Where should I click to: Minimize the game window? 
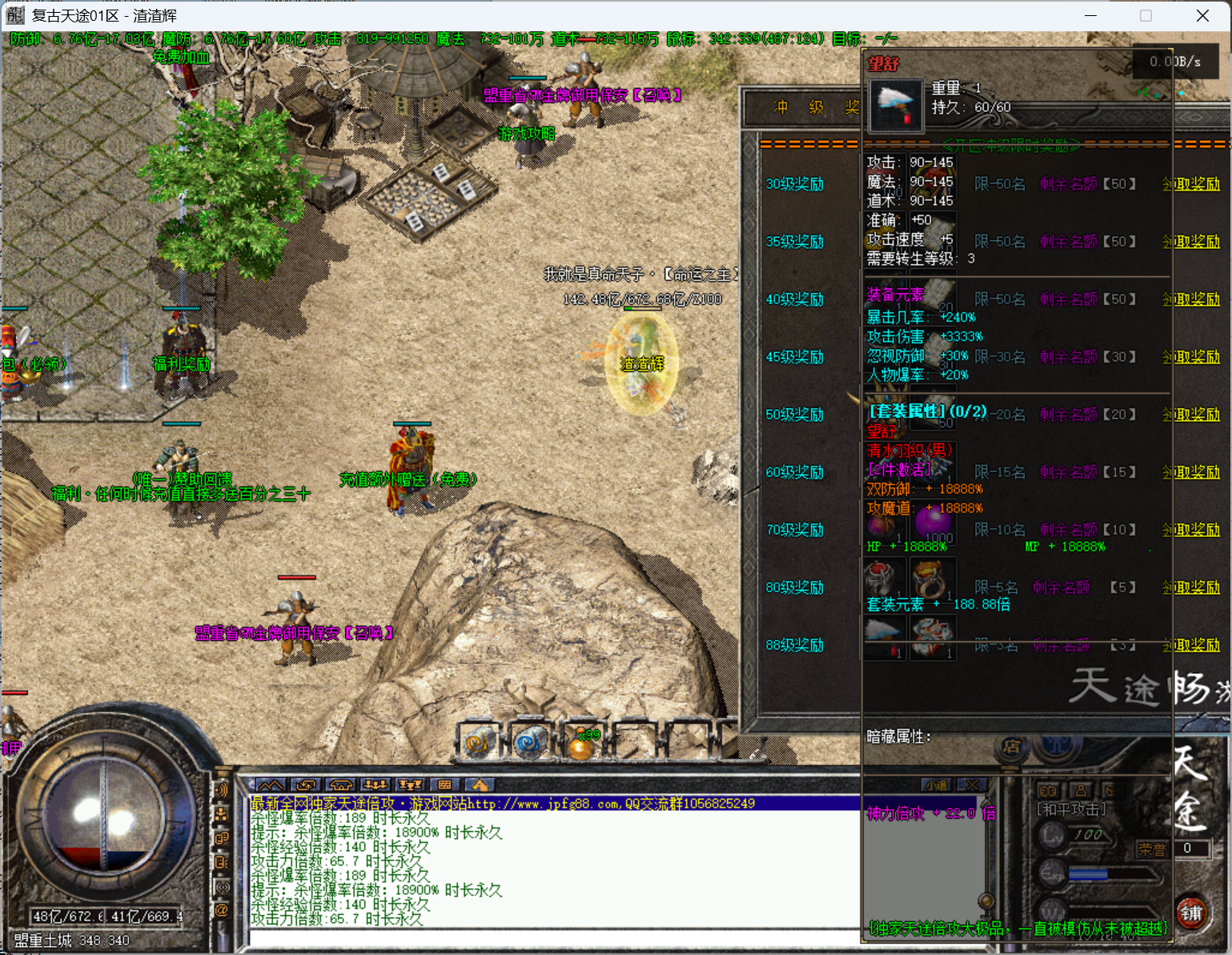point(1092,16)
